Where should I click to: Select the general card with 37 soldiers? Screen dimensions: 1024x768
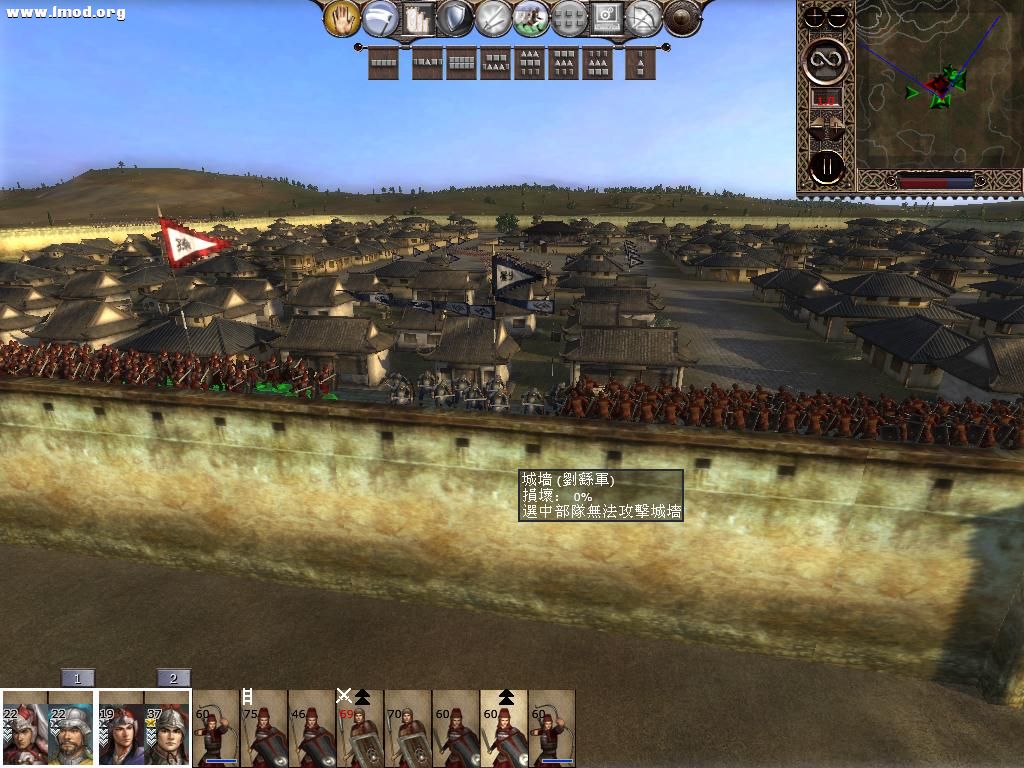coord(168,728)
